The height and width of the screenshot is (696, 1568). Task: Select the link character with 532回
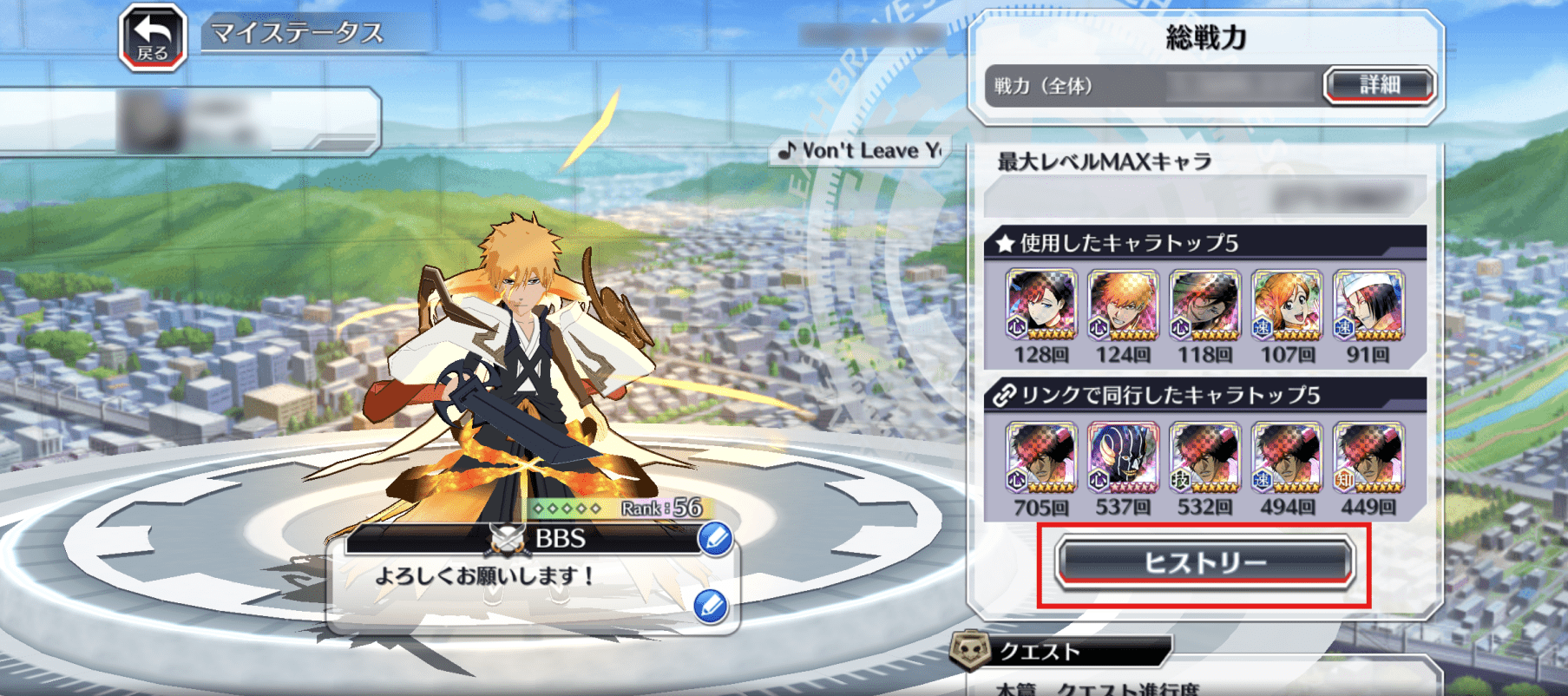[1204, 456]
